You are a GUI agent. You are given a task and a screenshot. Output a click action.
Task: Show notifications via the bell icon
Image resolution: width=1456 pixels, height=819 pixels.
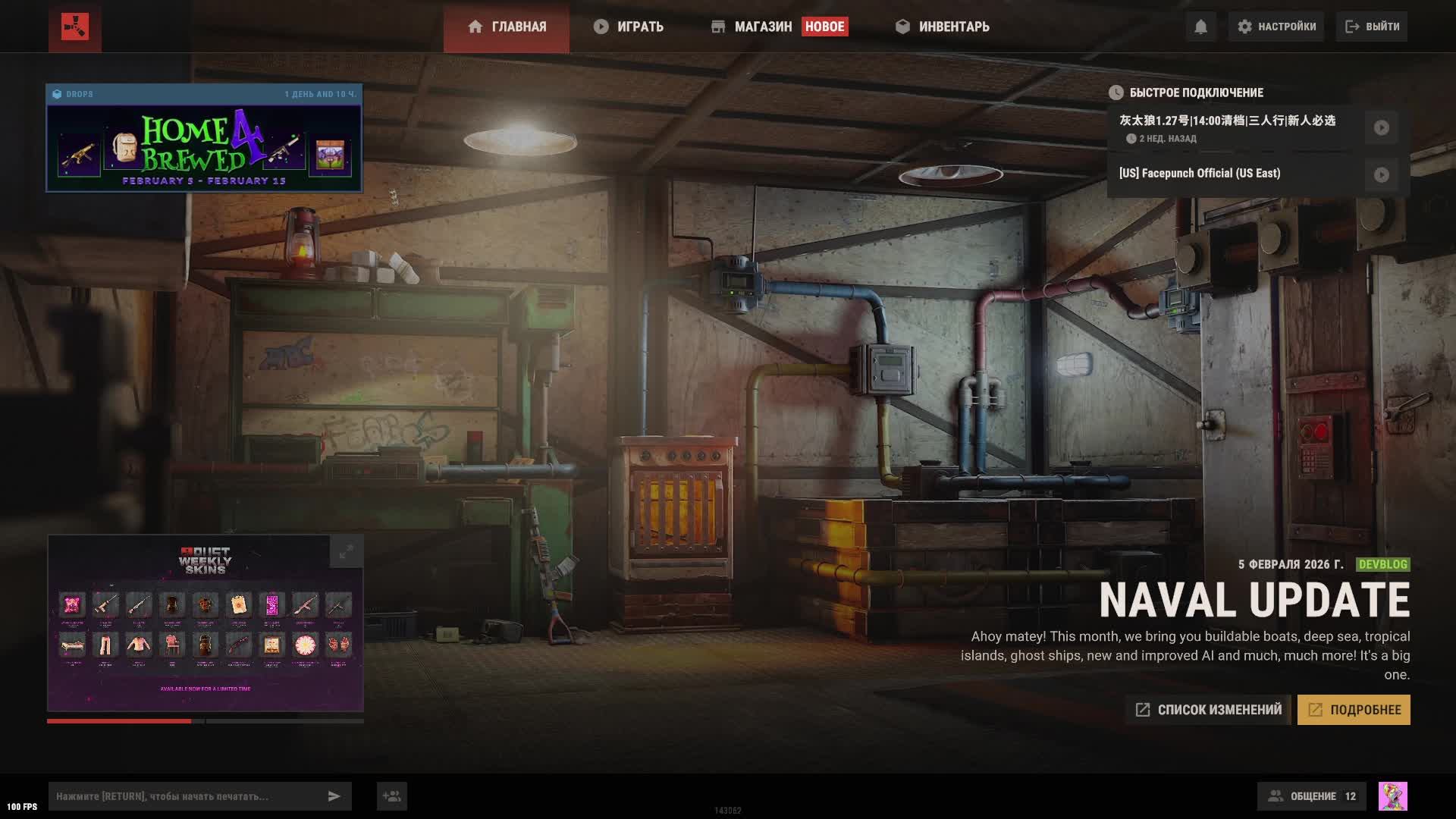[x=1200, y=27]
